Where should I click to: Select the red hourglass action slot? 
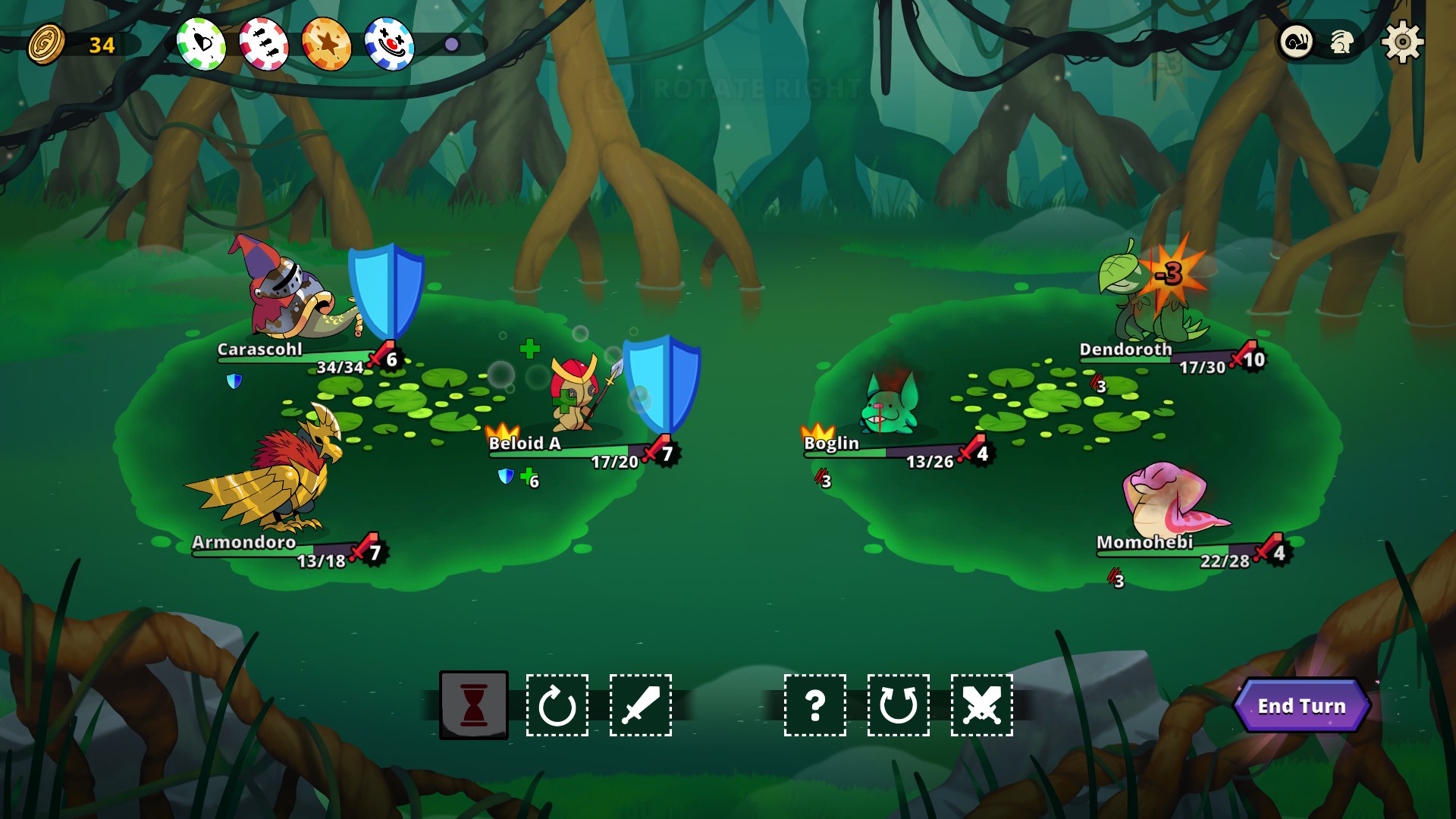[474, 705]
